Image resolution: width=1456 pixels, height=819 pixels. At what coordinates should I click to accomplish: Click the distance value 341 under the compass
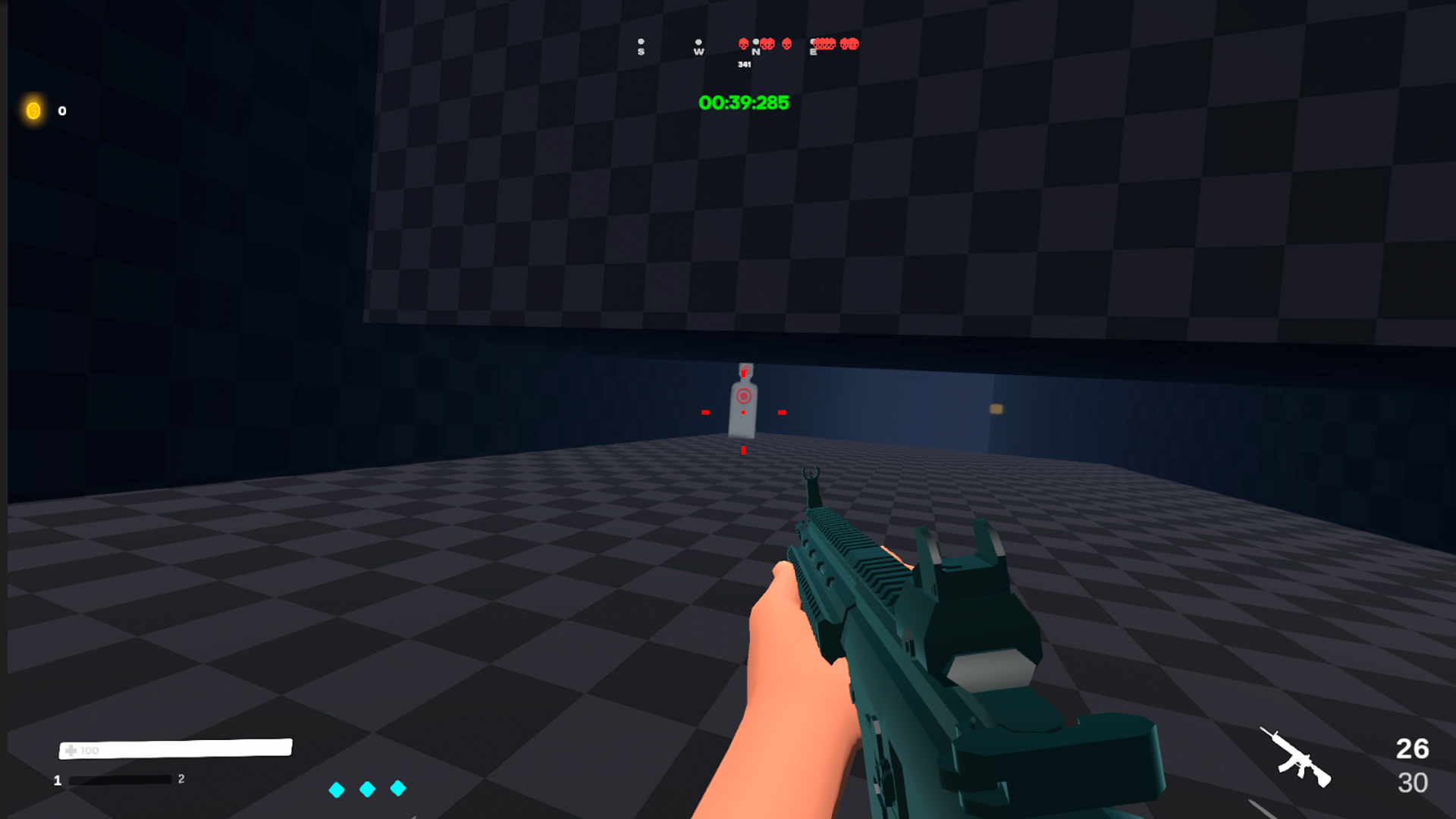point(745,66)
